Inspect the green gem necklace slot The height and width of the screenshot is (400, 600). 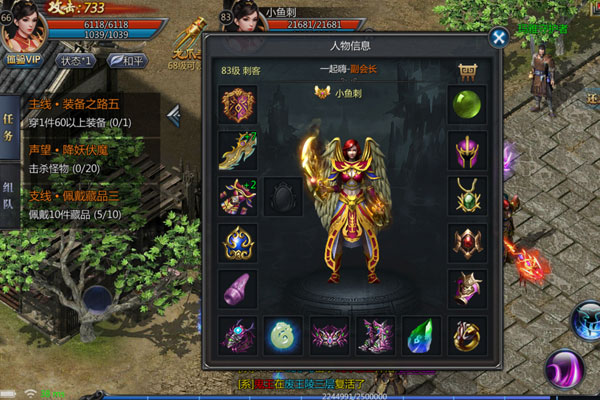[466, 196]
